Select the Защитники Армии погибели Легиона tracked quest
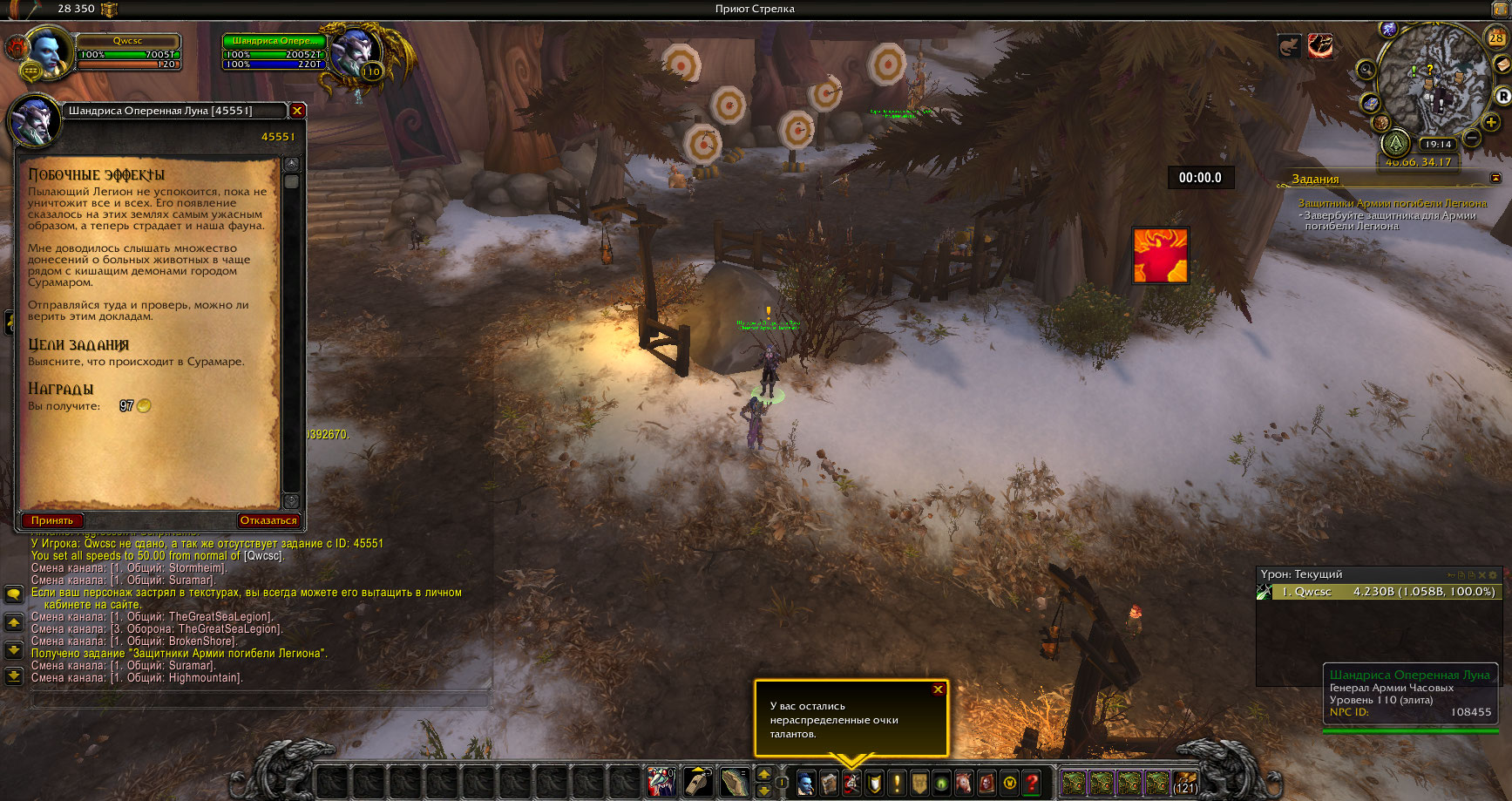This screenshot has height=801, width=1512. pos(1392,203)
